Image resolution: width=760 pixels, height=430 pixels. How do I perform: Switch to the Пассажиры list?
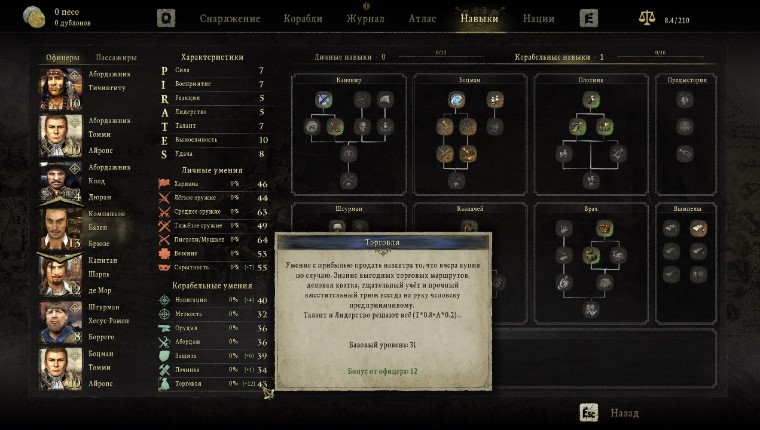(116, 57)
